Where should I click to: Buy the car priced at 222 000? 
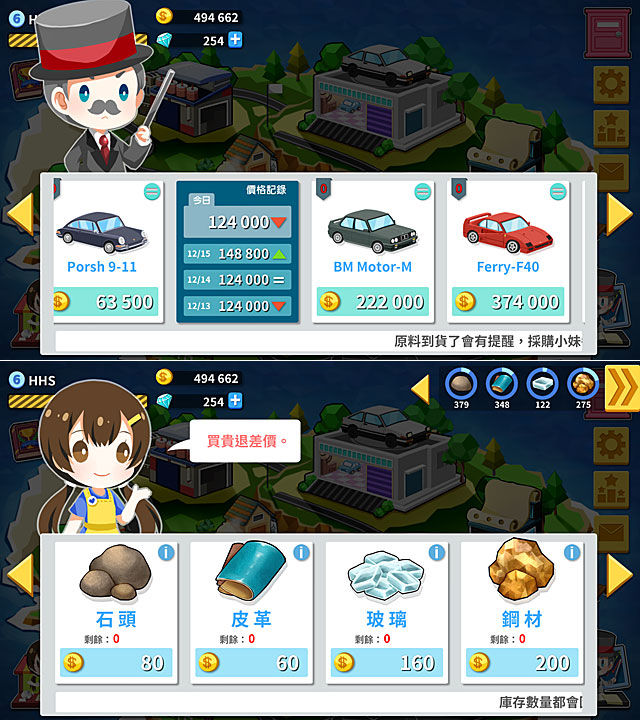coord(373,302)
